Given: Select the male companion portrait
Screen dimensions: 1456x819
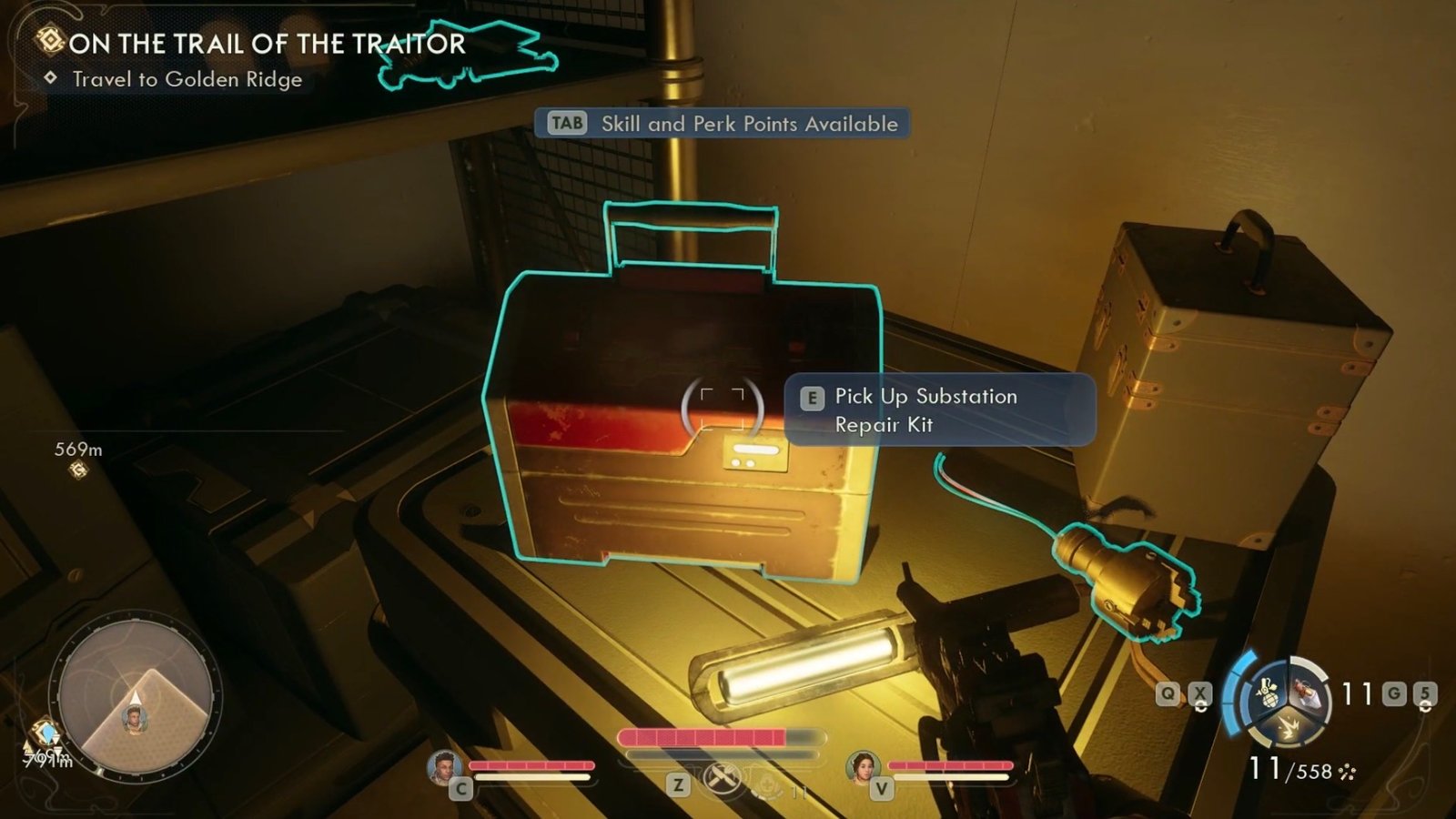Looking at the screenshot, I should point(443,768).
